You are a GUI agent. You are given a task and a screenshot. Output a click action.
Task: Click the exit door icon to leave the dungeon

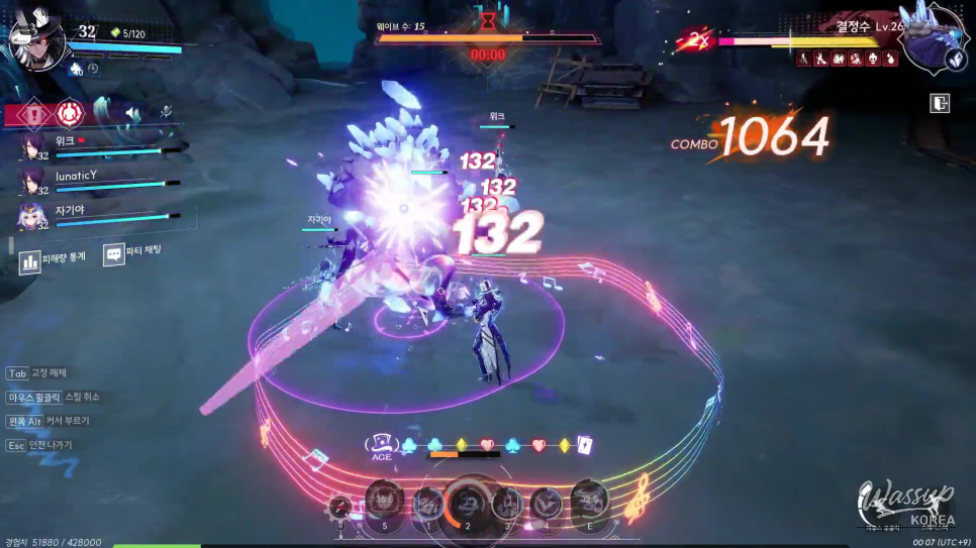click(939, 103)
